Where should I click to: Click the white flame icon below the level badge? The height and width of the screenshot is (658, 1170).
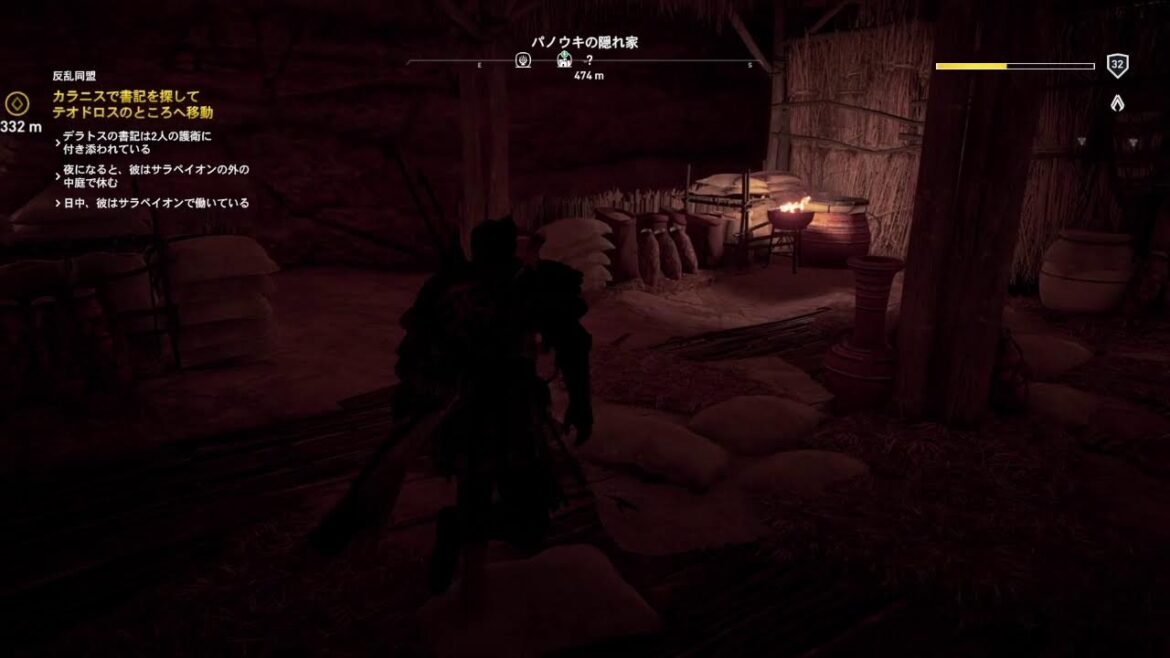coord(1117,103)
